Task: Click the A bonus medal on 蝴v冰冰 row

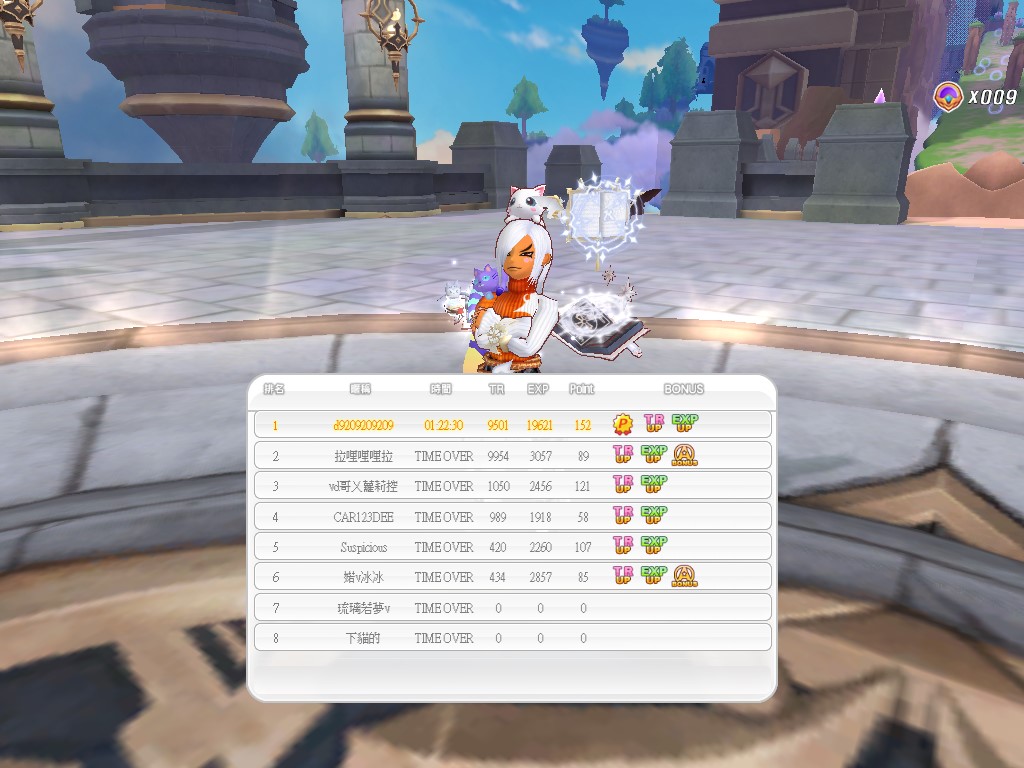Action: point(685,577)
